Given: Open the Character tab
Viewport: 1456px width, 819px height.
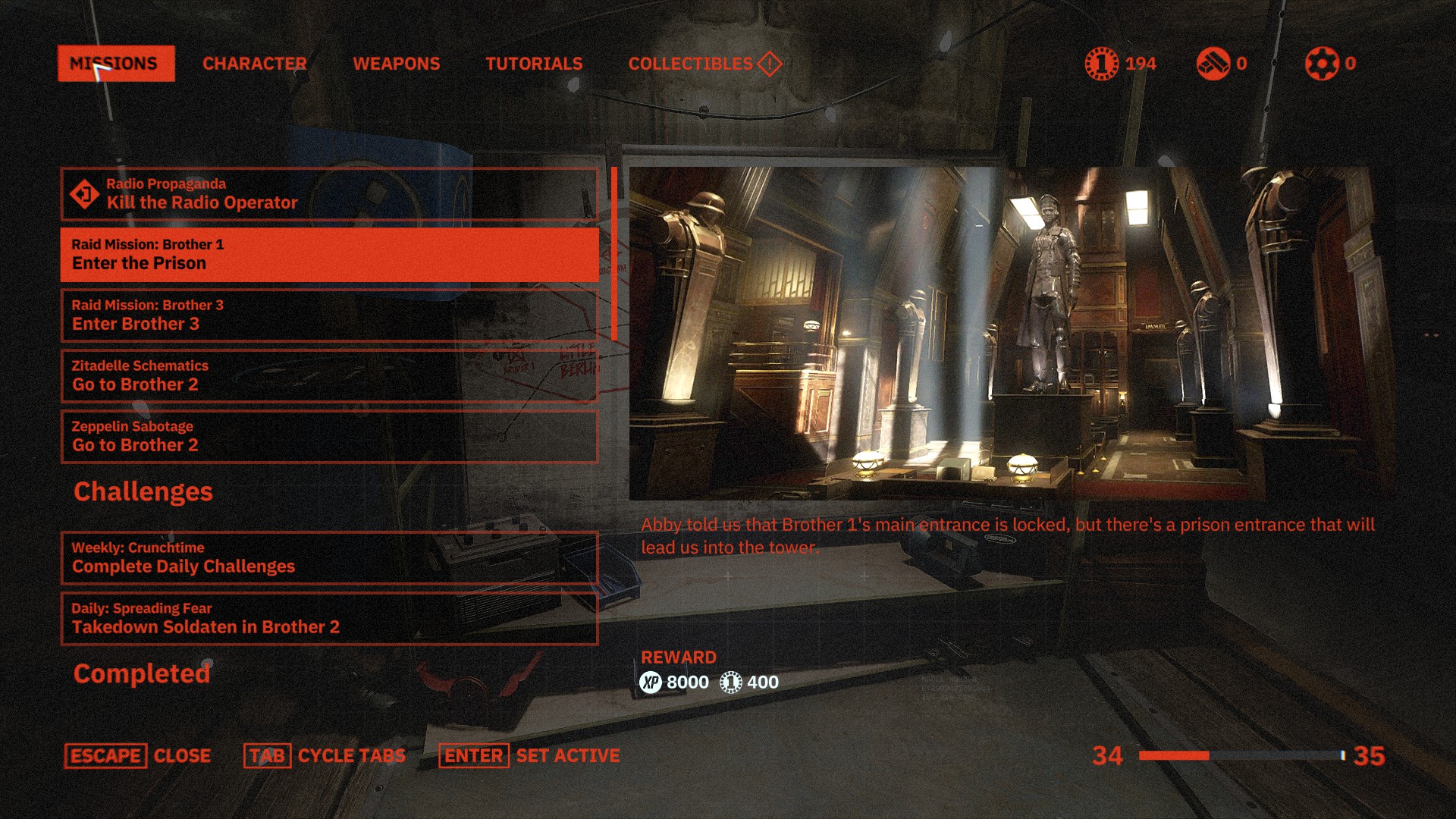Looking at the screenshot, I should [x=254, y=64].
